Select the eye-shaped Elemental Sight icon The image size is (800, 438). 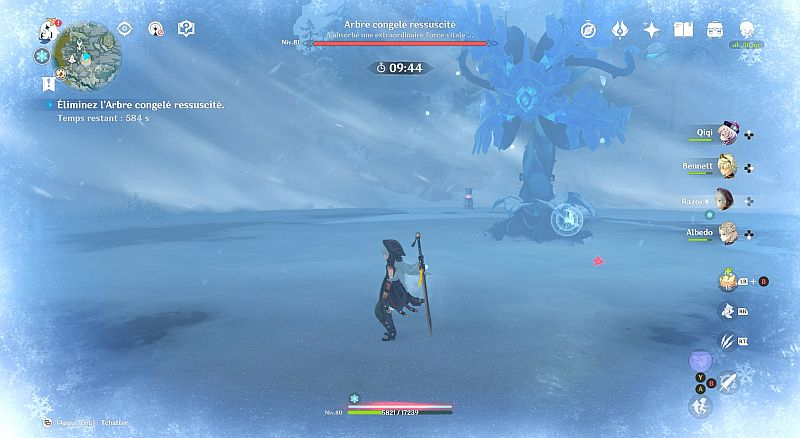coord(125,29)
